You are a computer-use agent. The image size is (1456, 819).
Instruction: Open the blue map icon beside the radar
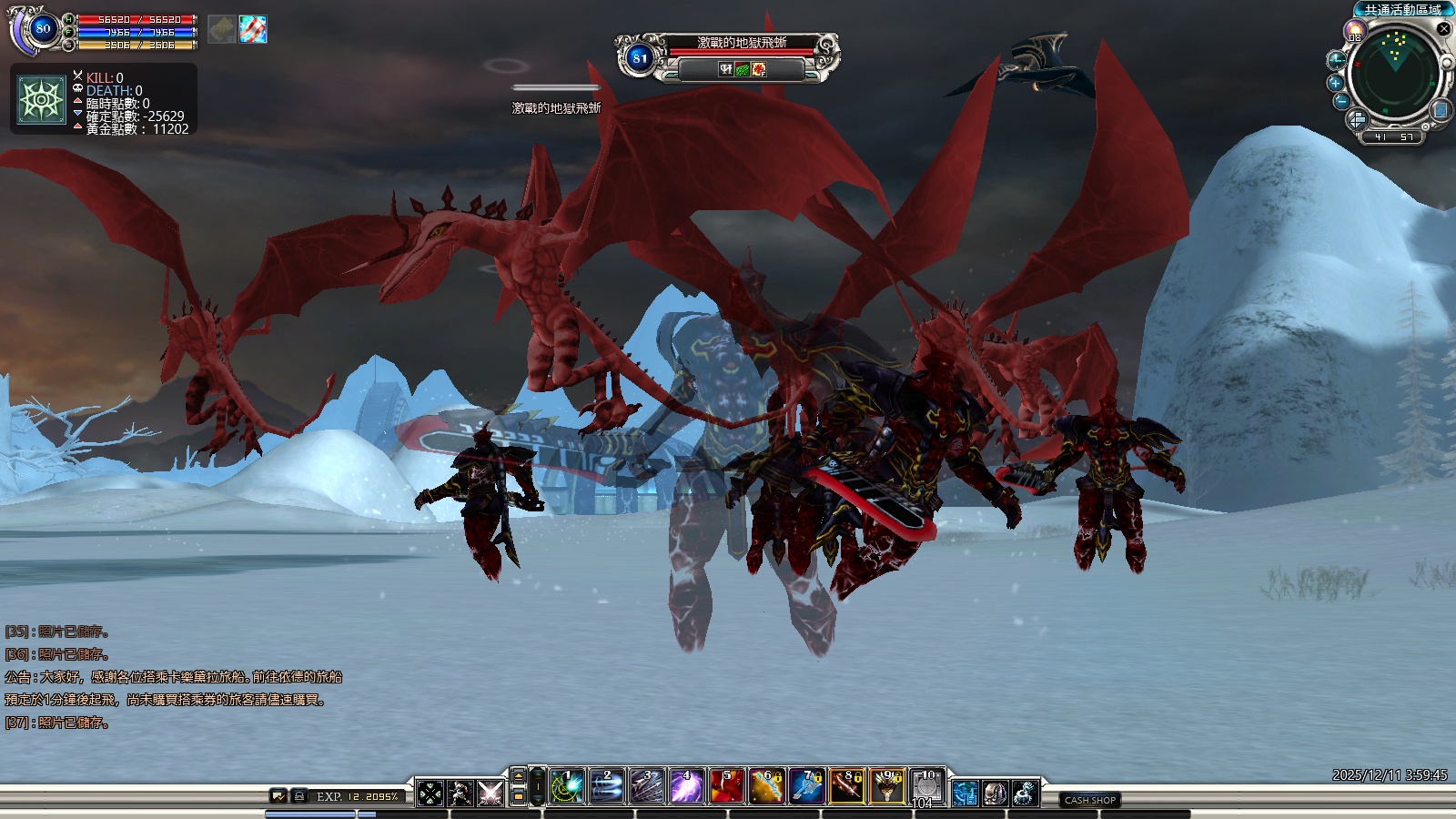click(1441, 110)
